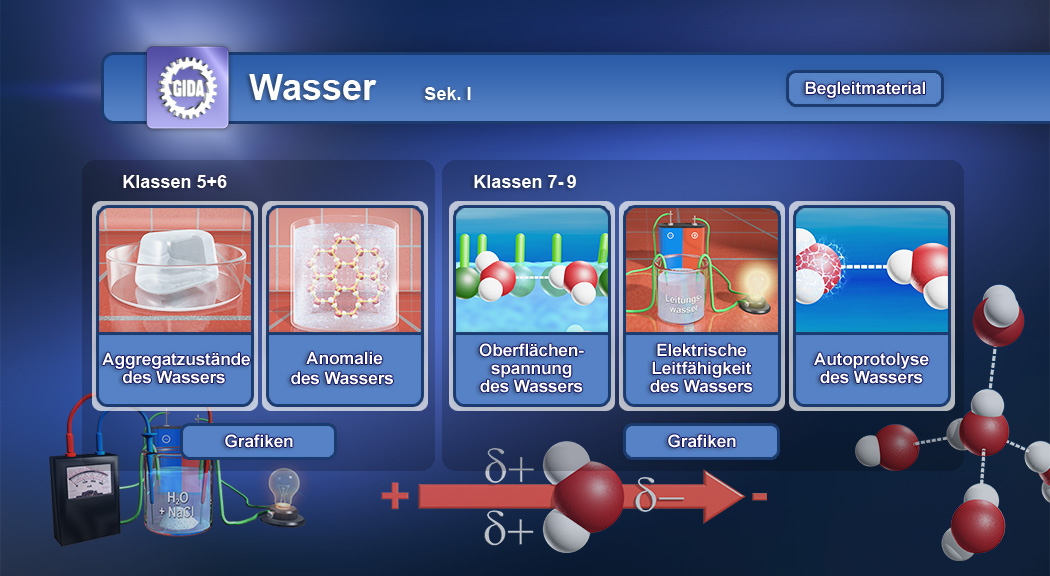Show Grafiken for Klassen 5+6

point(258,441)
